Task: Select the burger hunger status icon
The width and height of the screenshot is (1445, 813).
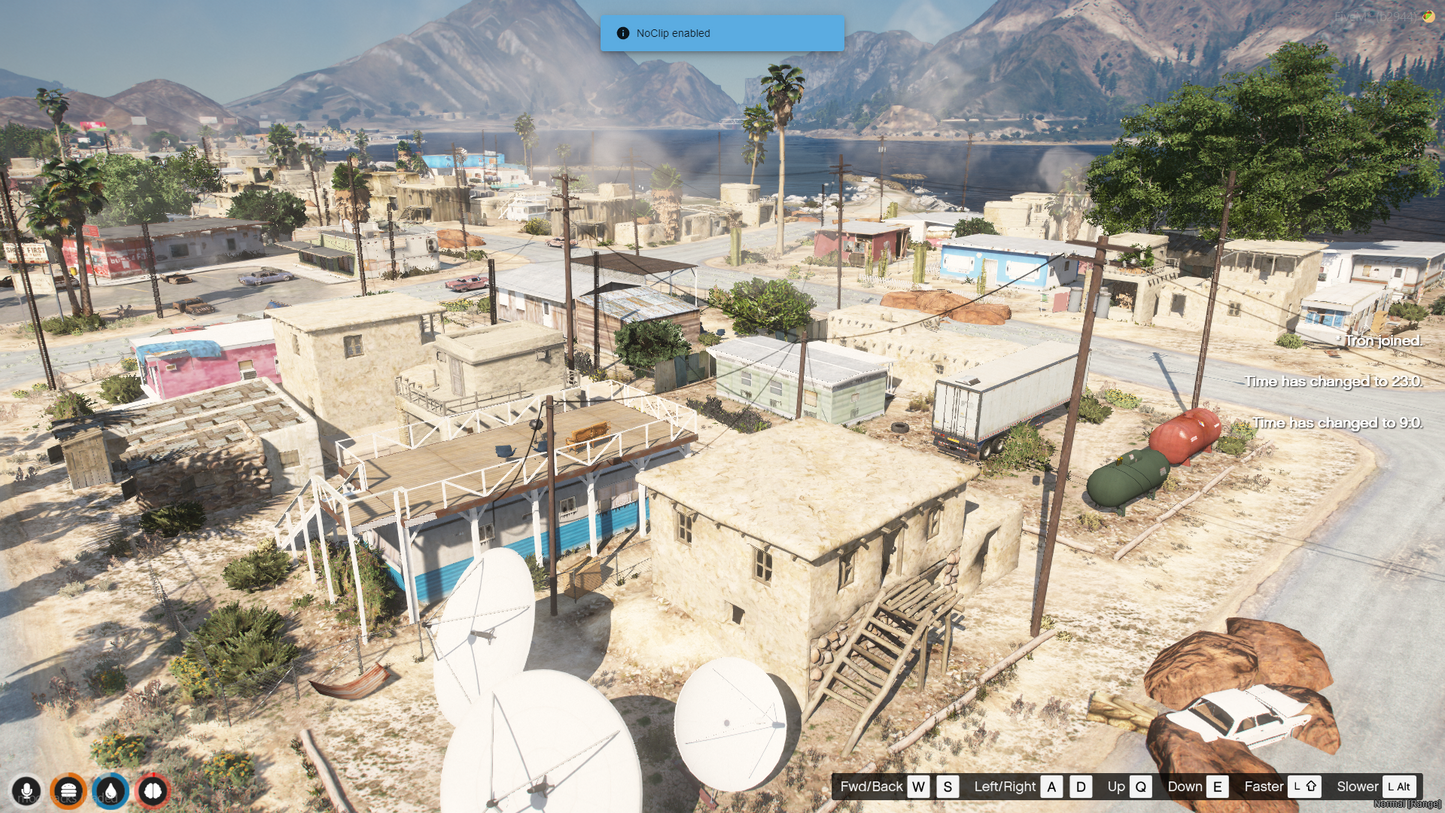Action: tap(68, 791)
